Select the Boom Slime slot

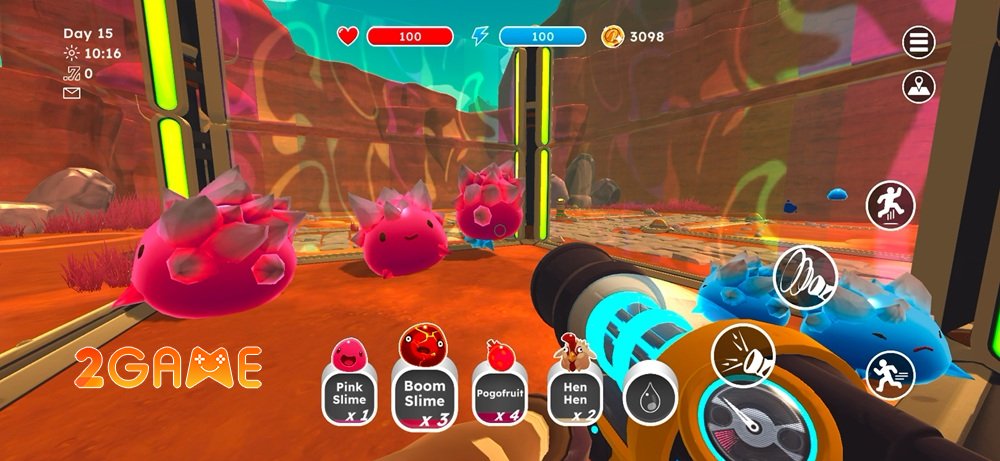(423, 392)
